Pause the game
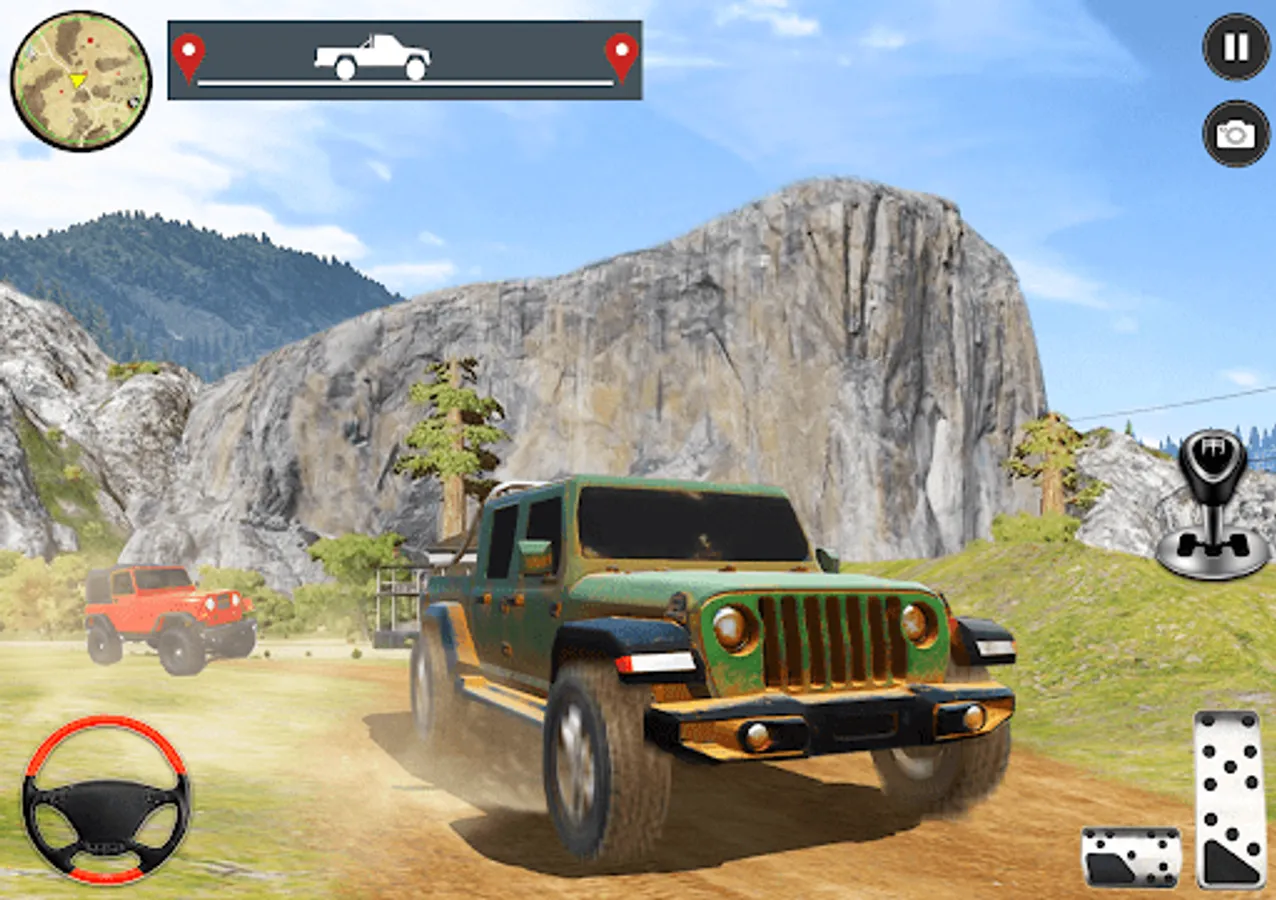1276x900 pixels. pos(1236,47)
